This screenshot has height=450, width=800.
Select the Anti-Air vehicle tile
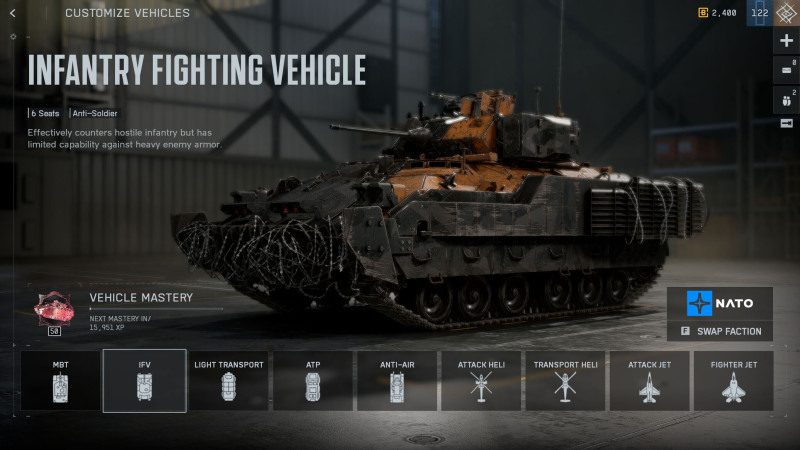click(x=397, y=380)
